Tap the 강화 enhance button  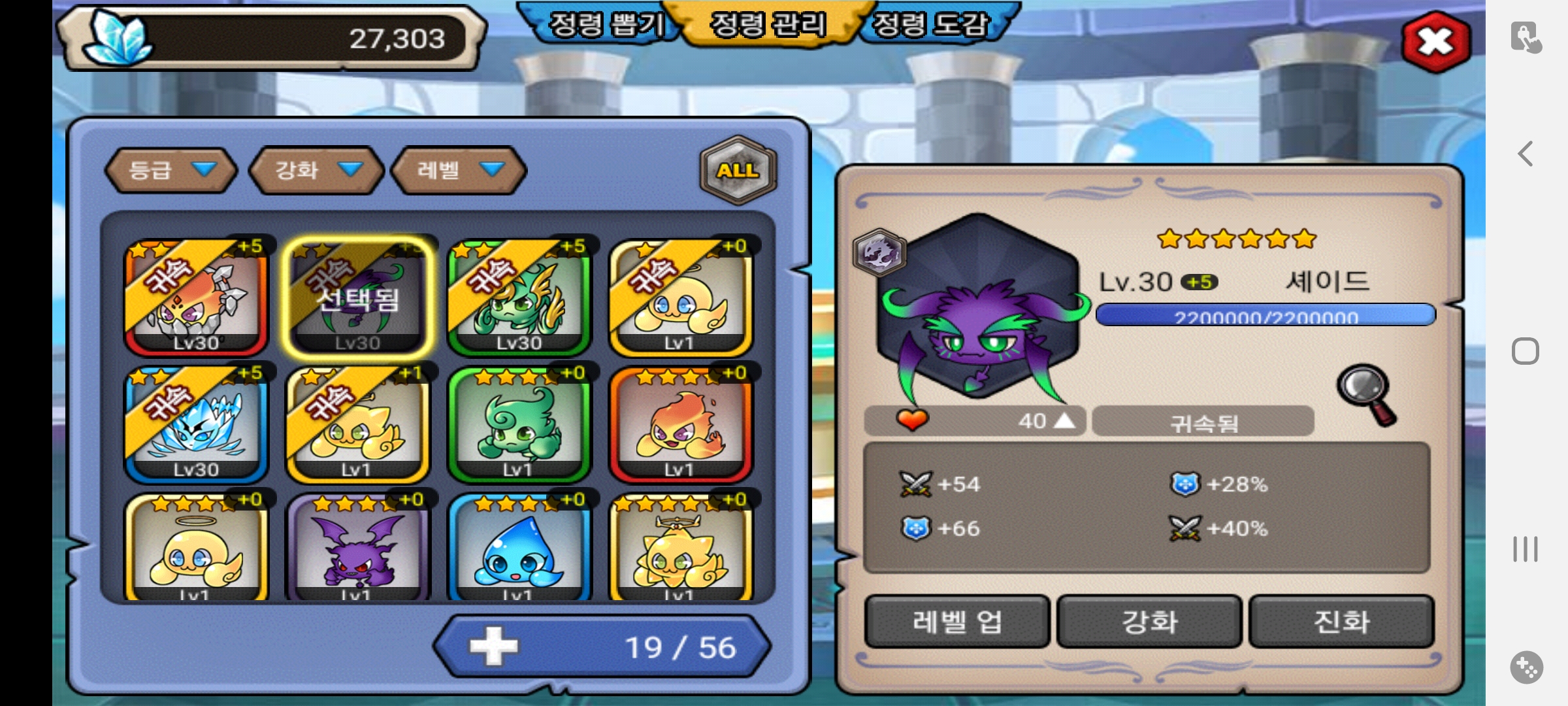pyautogui.click(x=1149, y=622)
